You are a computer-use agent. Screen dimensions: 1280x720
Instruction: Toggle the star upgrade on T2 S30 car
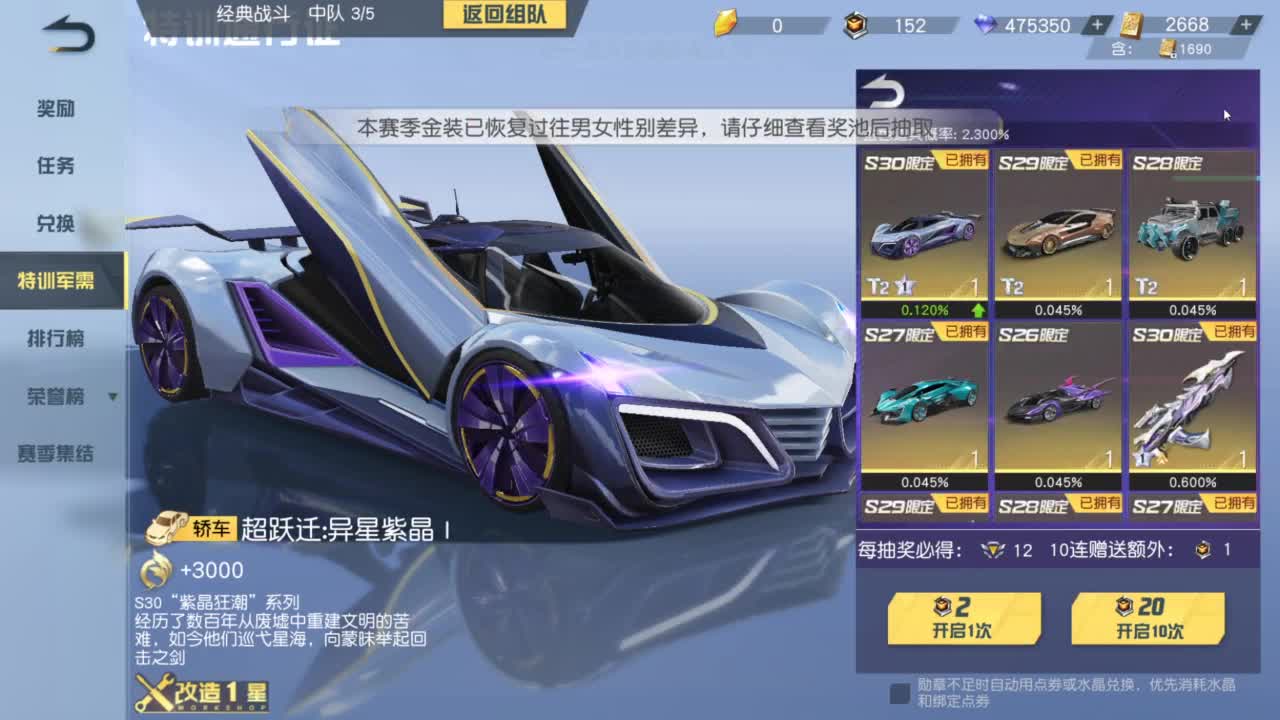[x=904, y=286]
